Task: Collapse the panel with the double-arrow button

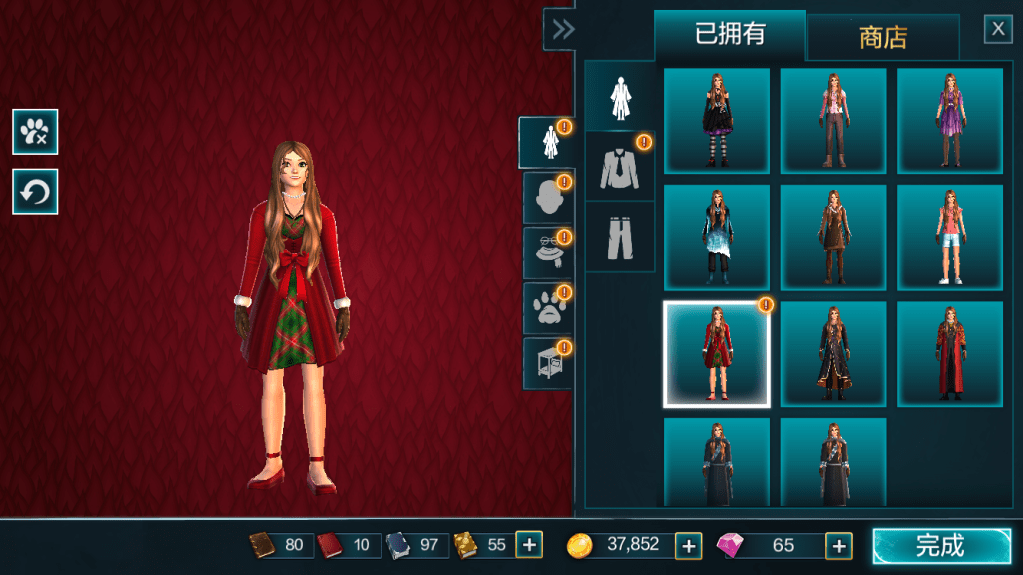Action: (563, 29)
